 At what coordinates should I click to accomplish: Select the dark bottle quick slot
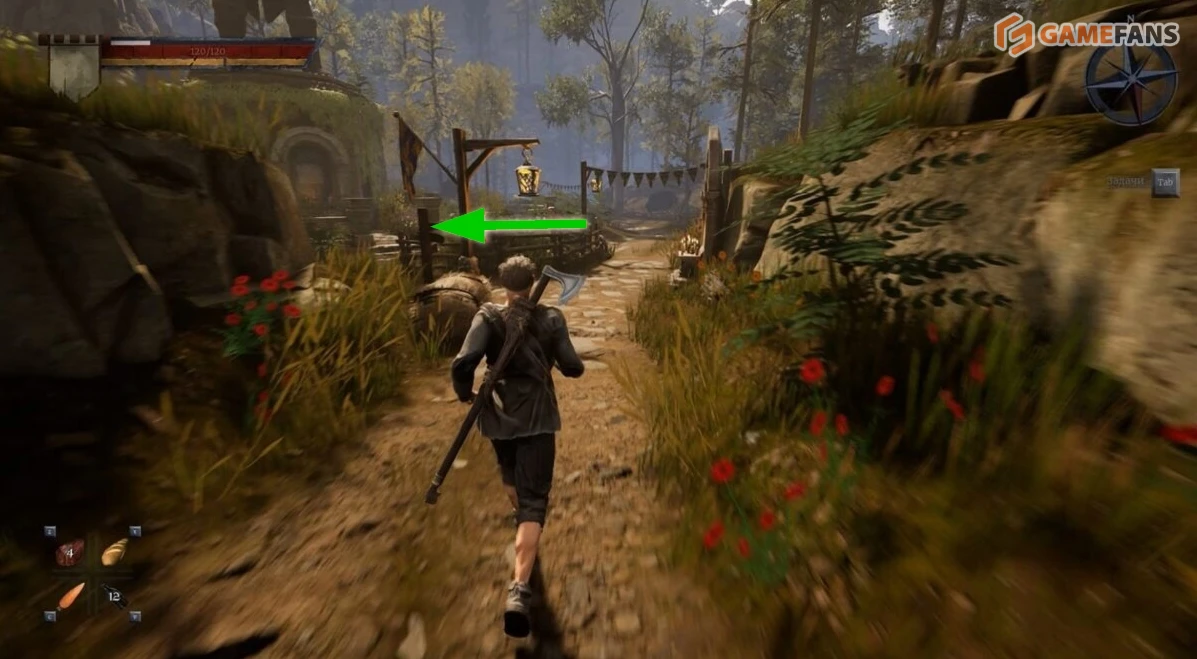pyautogui.click(x=113, y=596)
